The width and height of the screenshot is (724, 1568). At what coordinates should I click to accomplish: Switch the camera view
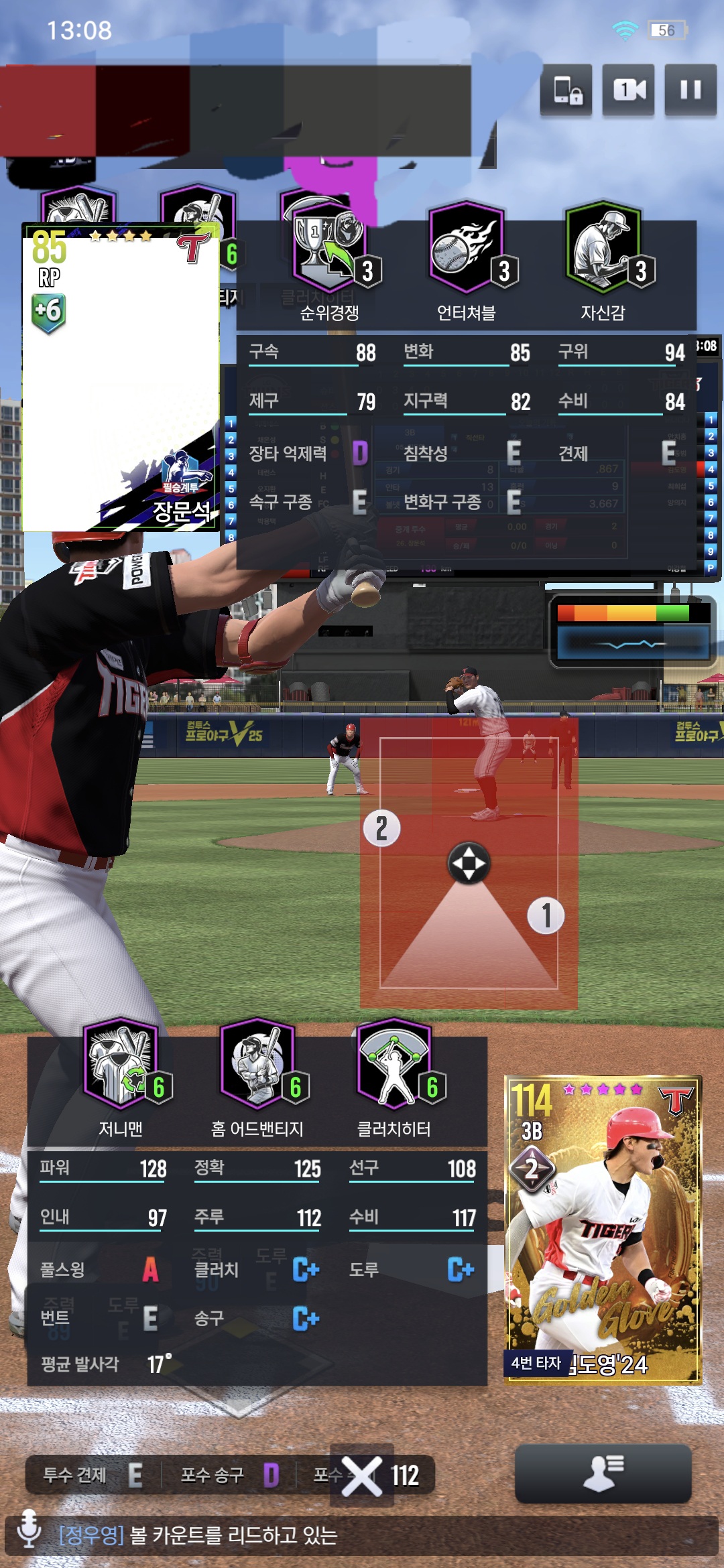[628, 90]
